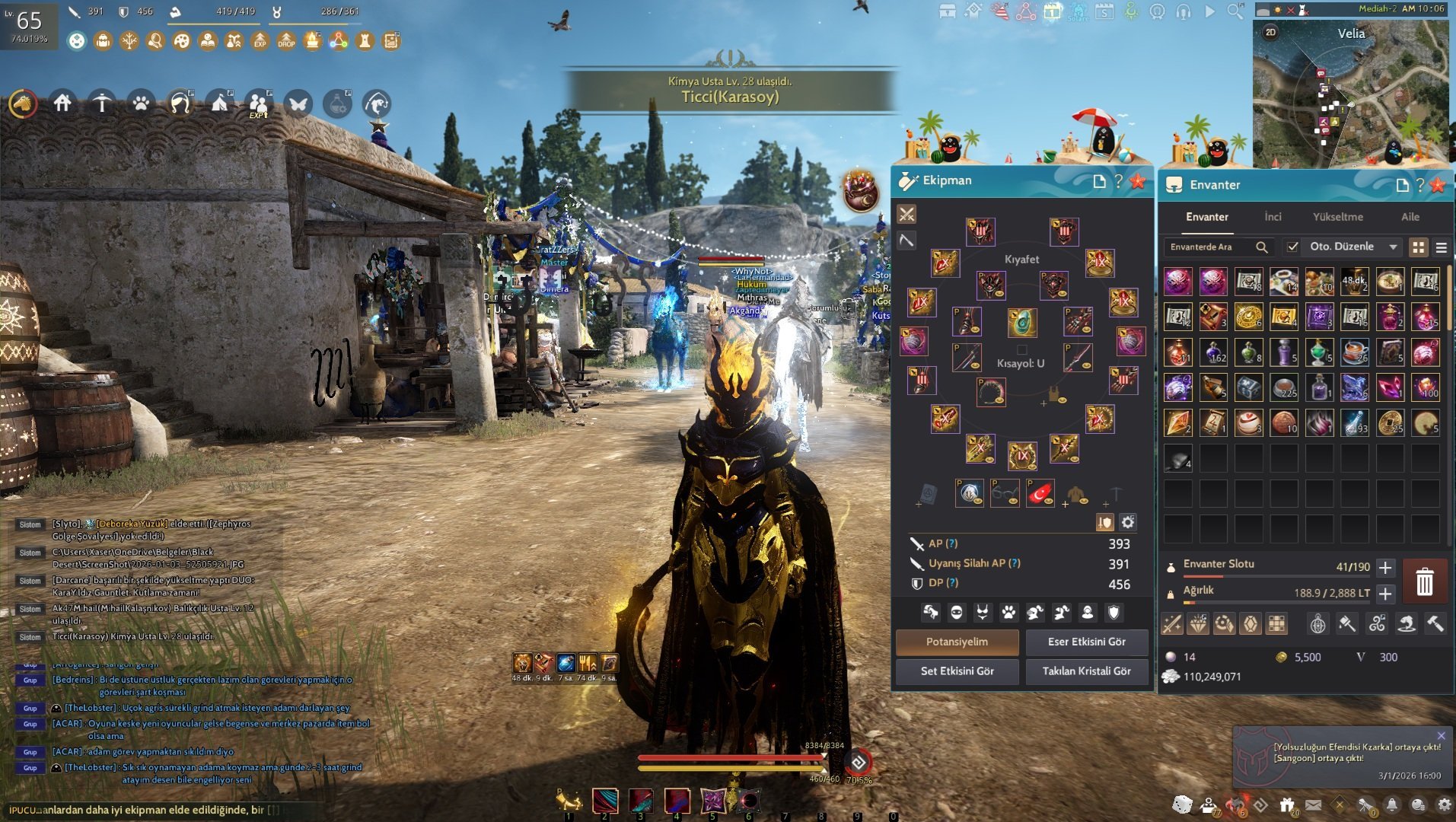The image size is (1456, 822).
Task: Click the bell notification icon bottom-right
Action: pyautogui.click(x=1391, y=804)
